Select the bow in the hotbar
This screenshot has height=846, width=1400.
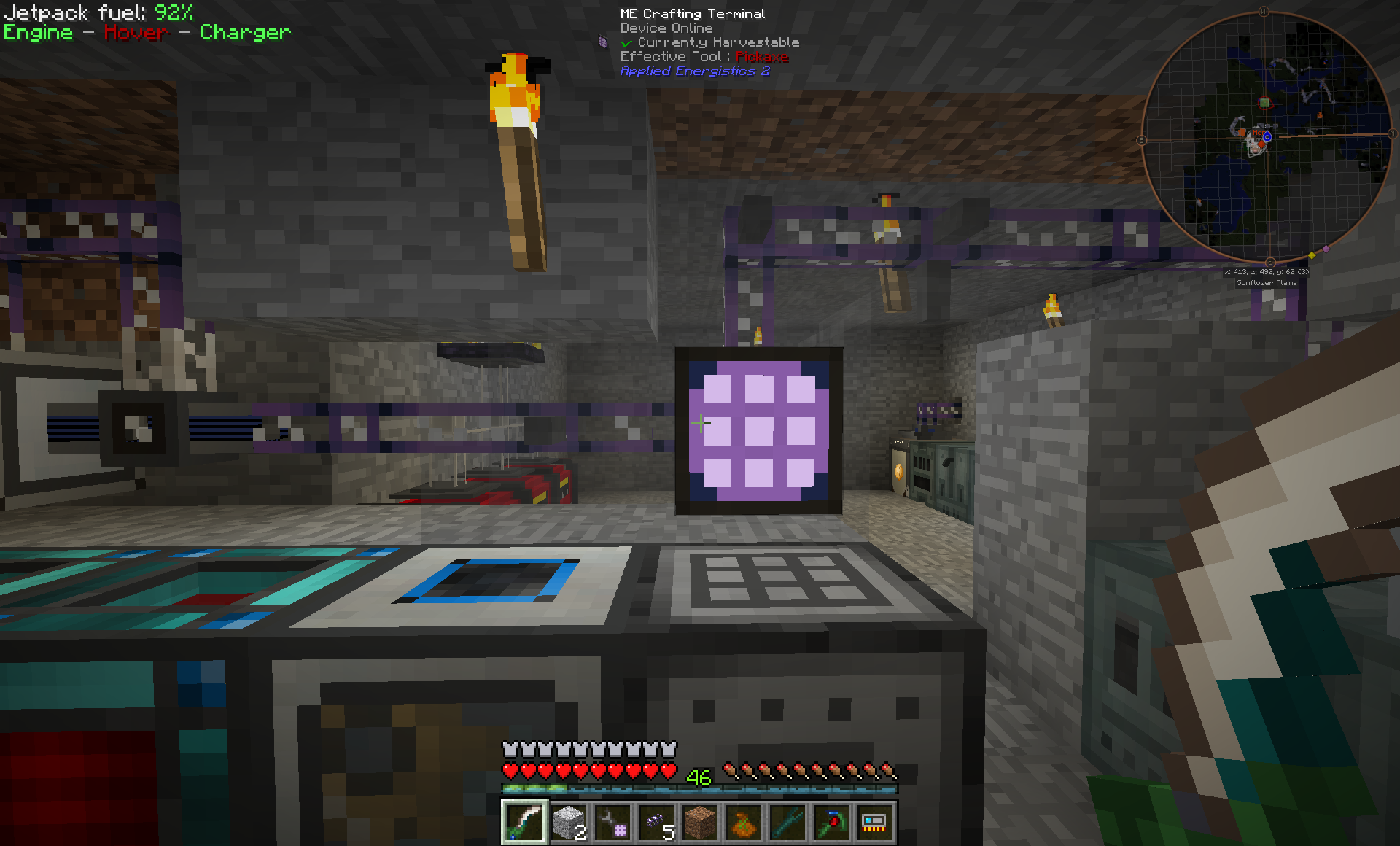pyautogui.click(x=524, y=822)
